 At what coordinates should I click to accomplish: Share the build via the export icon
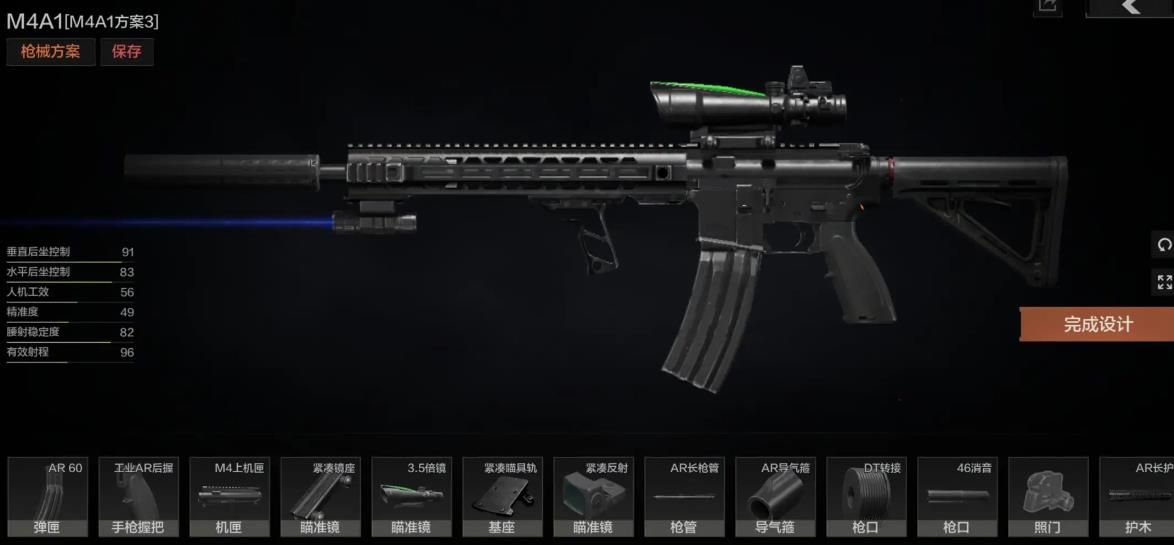[1047, 6]
